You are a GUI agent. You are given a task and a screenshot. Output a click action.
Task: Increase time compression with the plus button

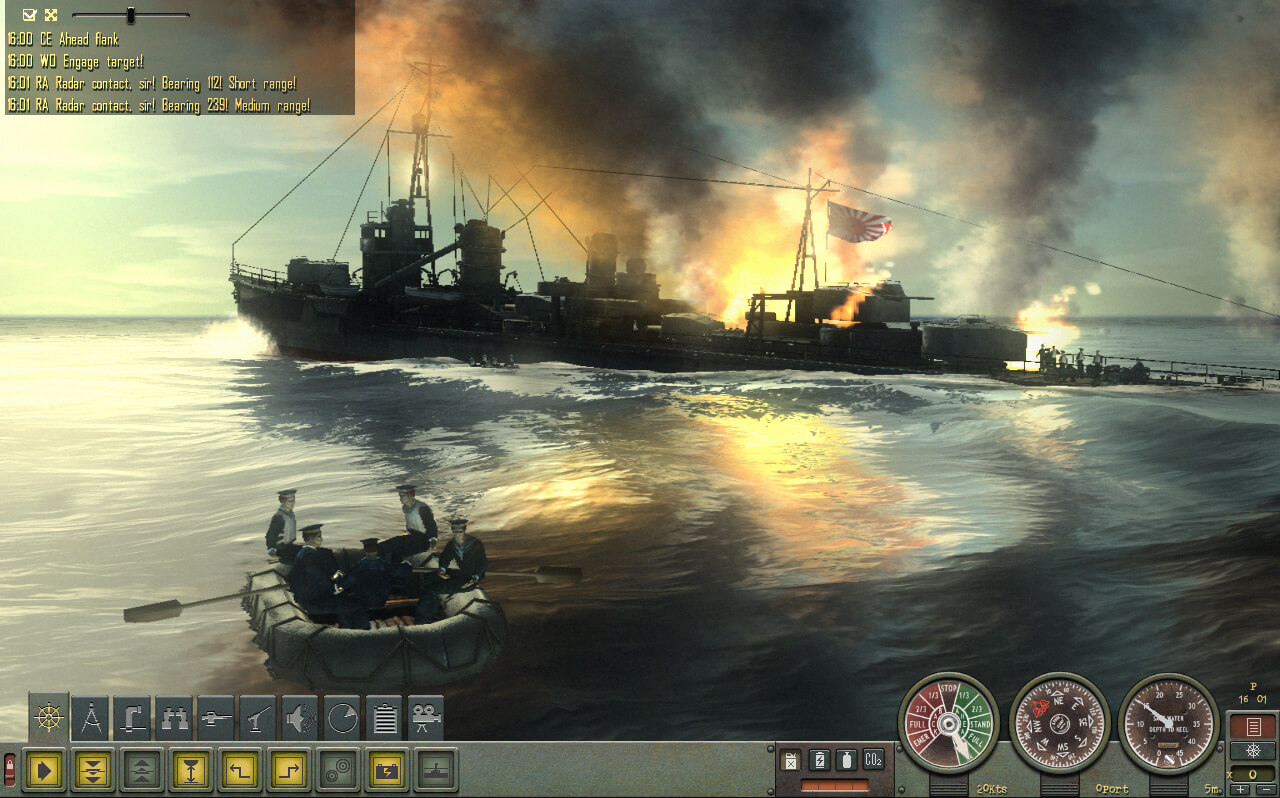[x=1240, y=789]
